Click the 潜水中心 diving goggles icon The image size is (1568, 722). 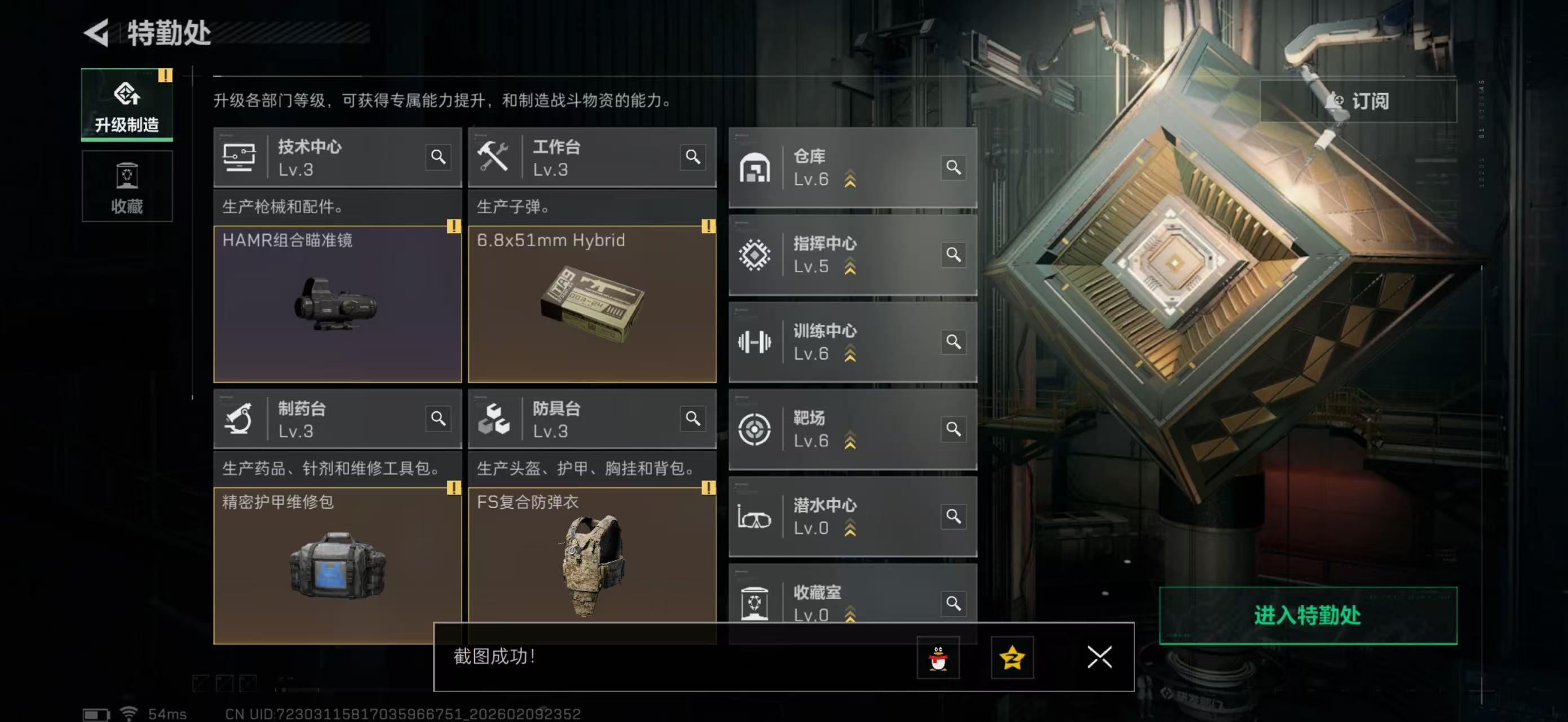[755, 516]
